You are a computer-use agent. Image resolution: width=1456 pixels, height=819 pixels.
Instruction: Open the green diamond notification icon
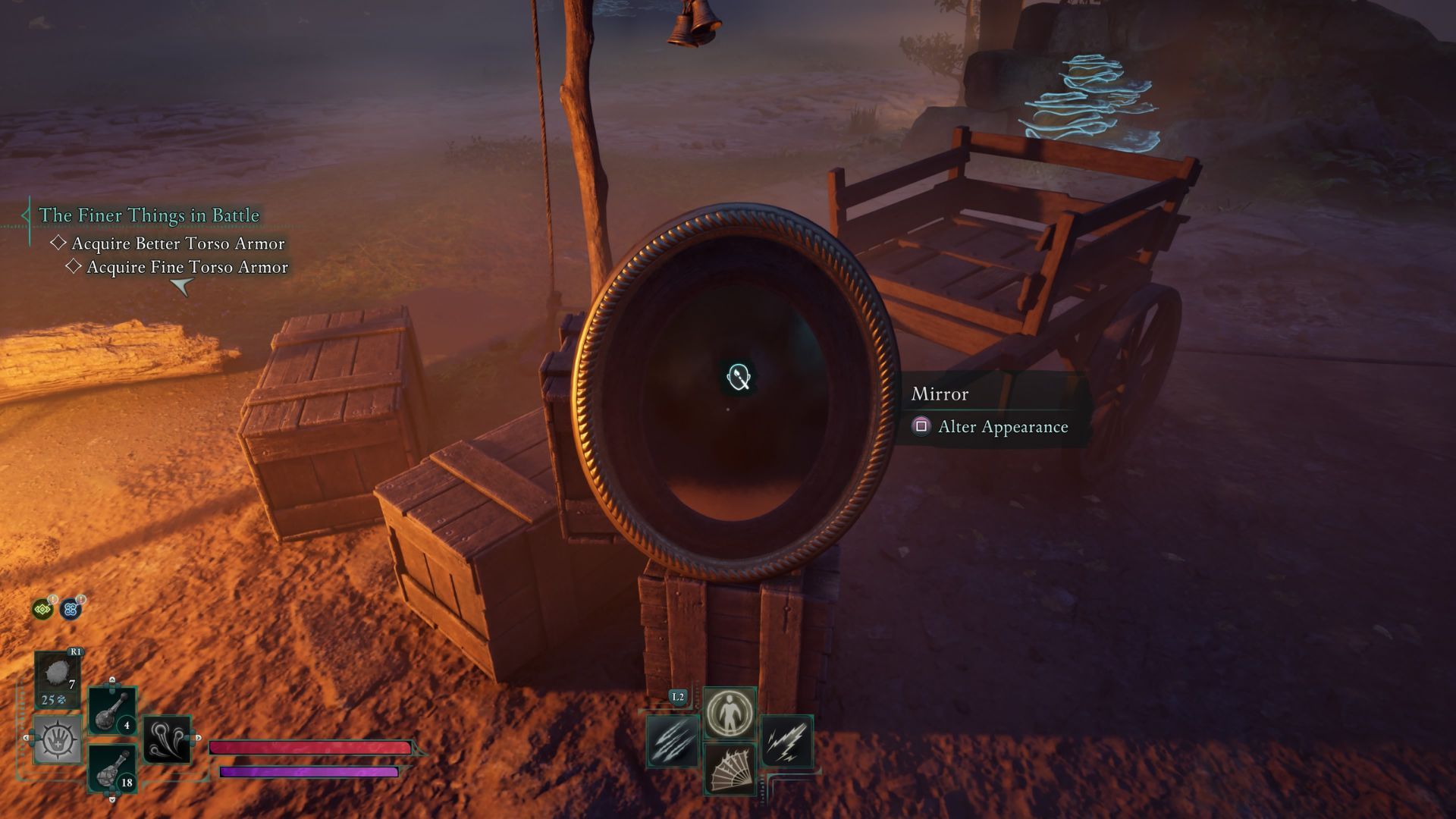42,609
